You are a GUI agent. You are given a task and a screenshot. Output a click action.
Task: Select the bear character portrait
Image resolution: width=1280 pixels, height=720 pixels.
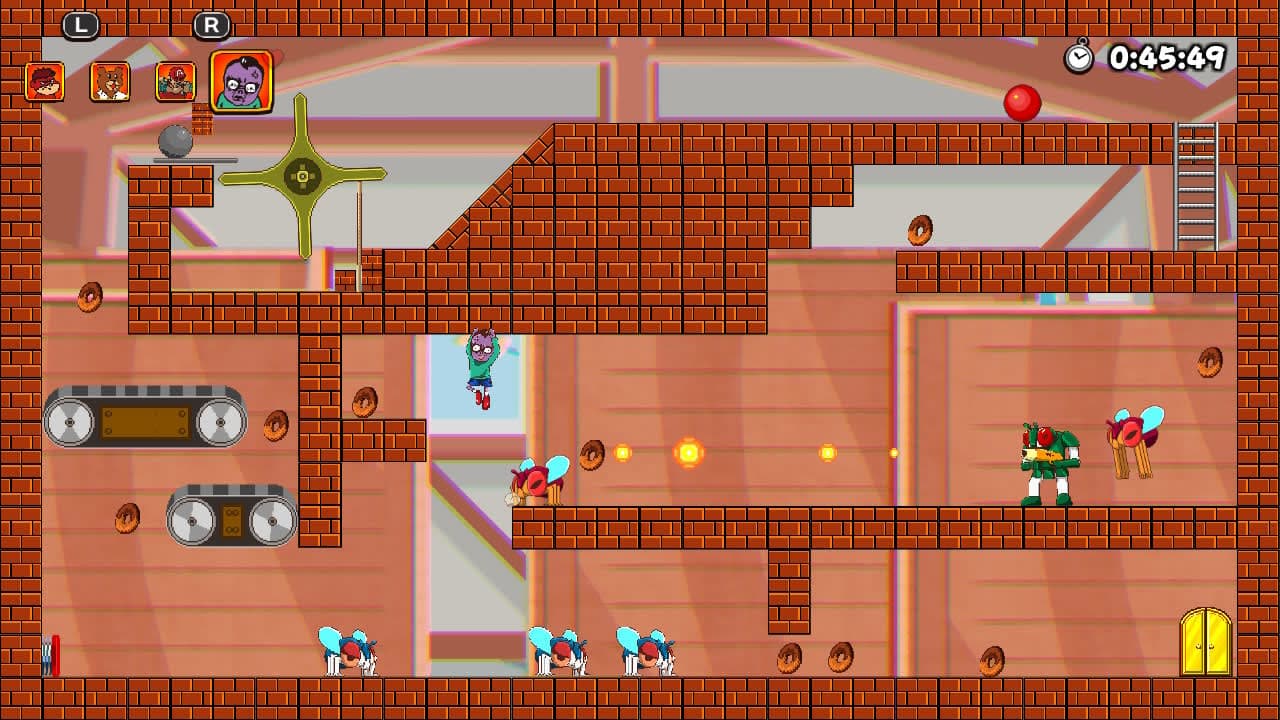point(110,82)
